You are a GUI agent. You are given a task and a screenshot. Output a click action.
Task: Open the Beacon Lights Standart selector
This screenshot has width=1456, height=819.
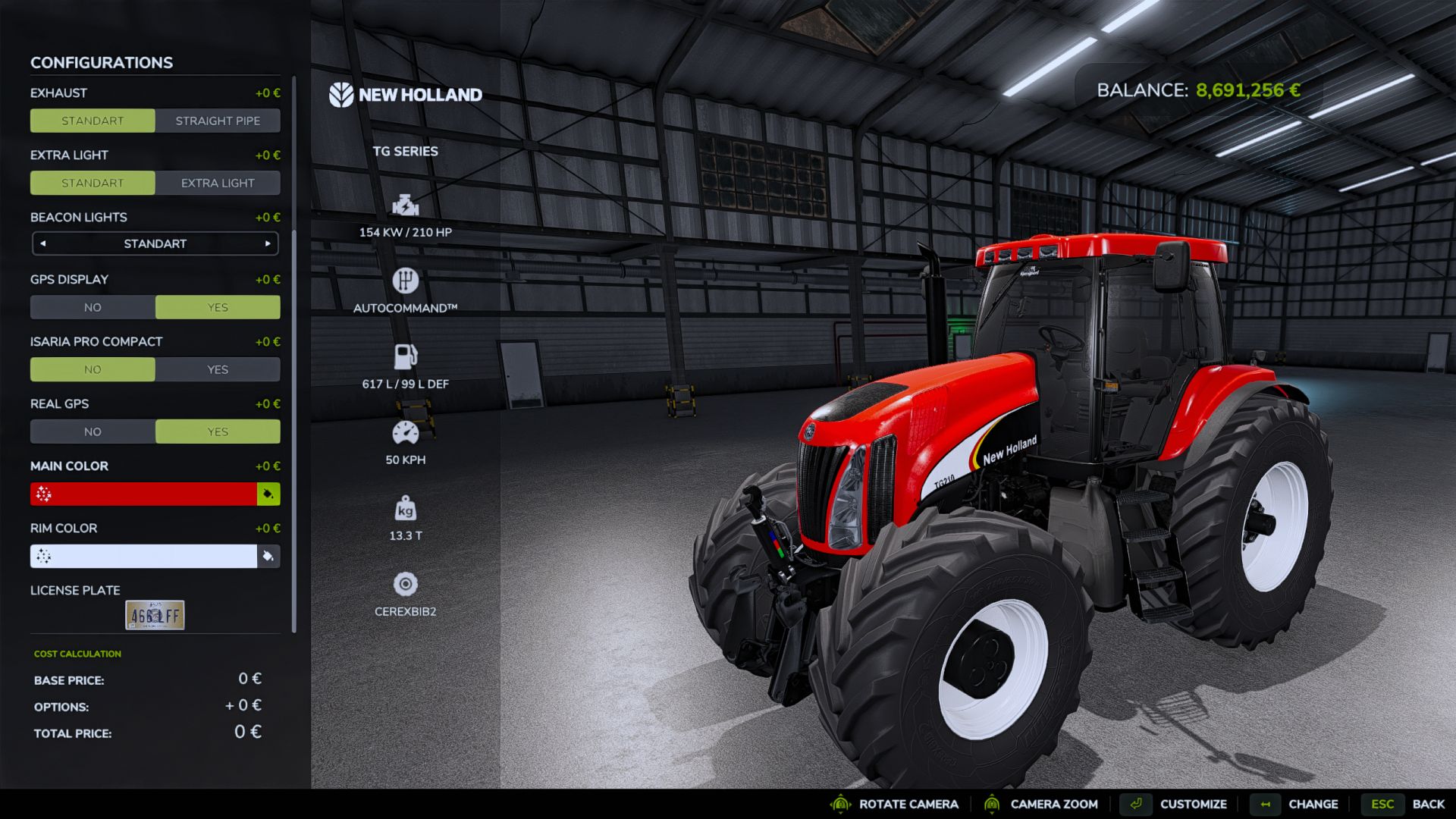(155, 243)
